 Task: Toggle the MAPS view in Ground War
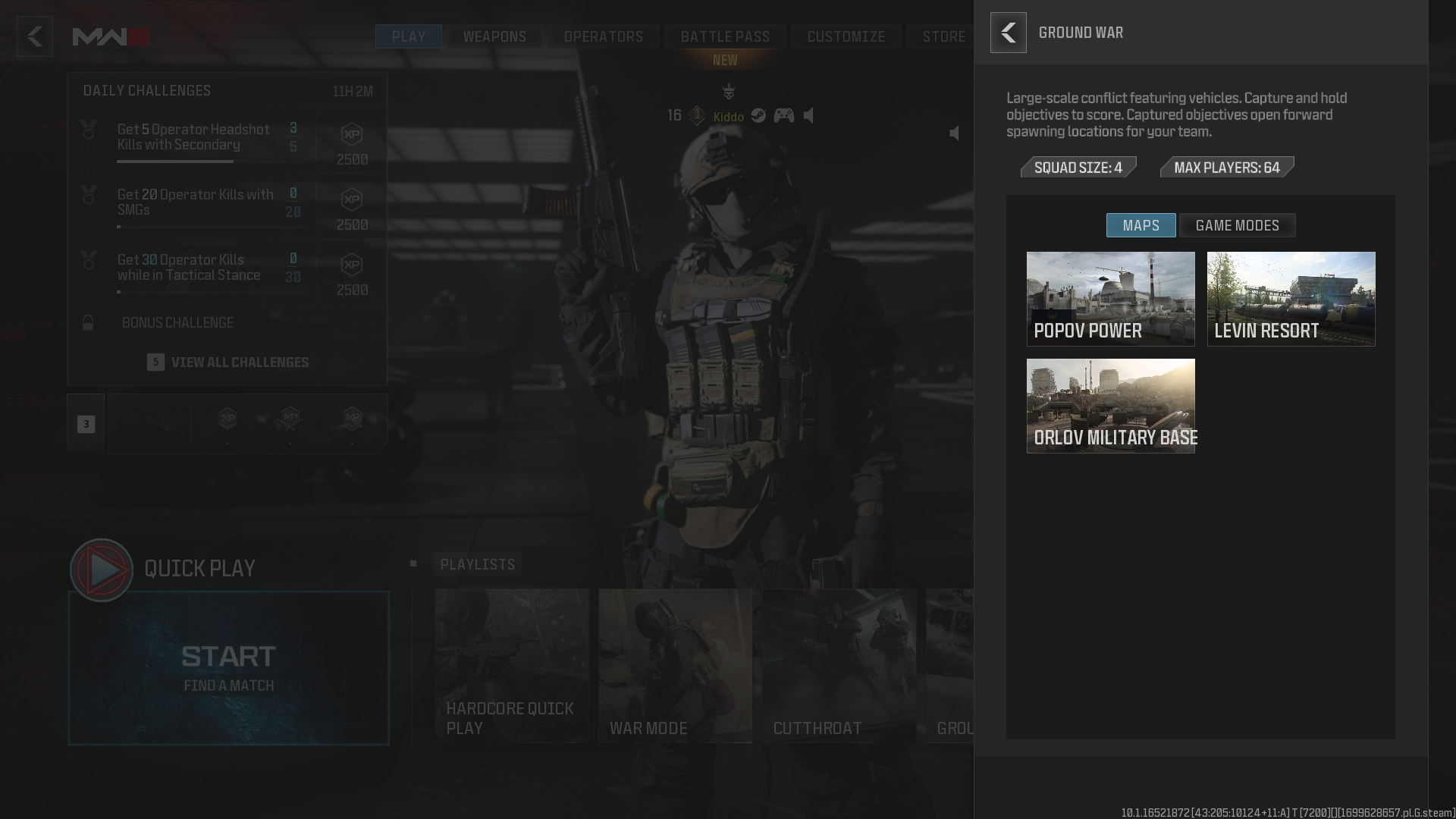click(1141, 225)
